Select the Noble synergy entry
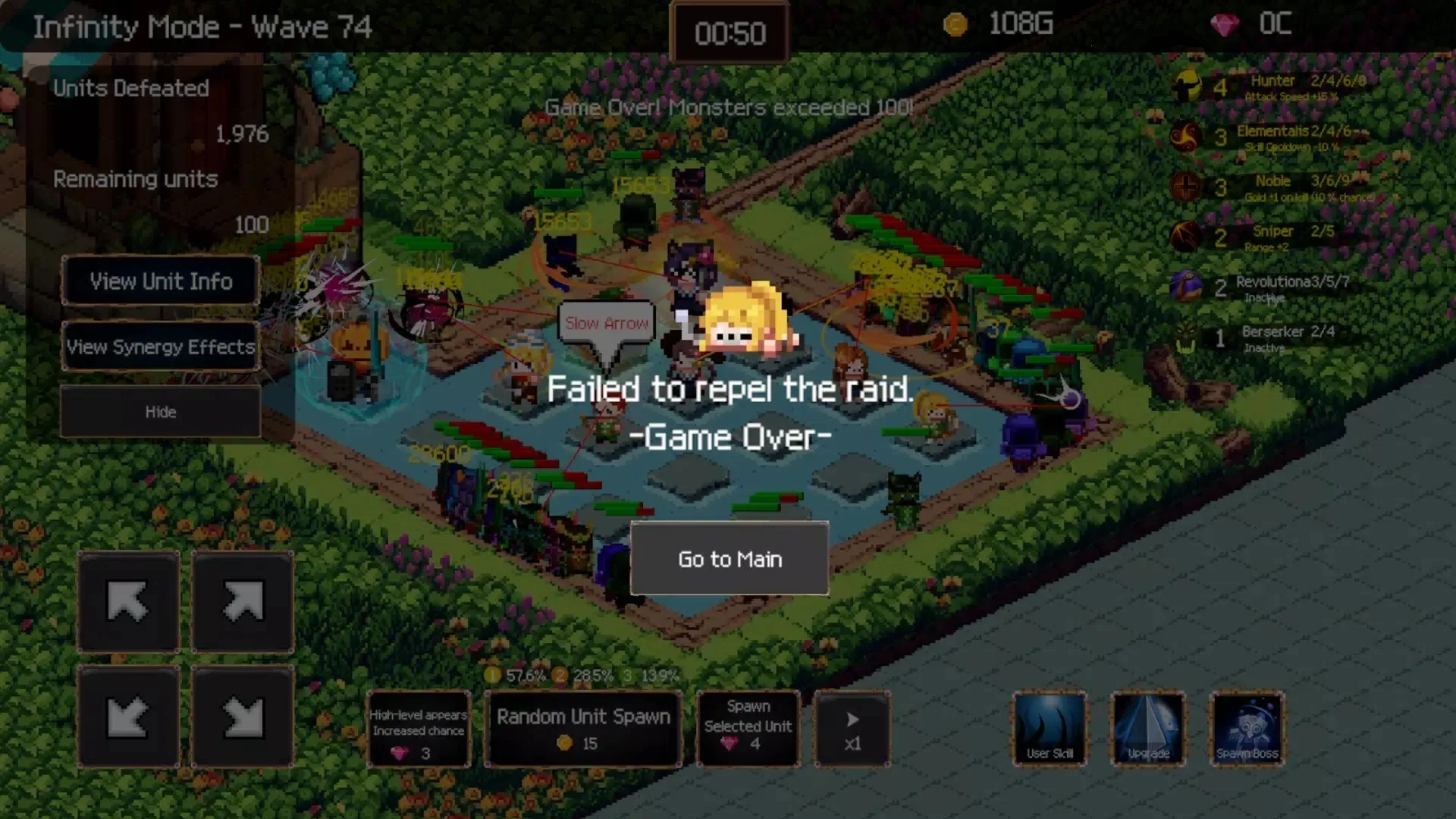This screenshot has height=819, width=1456. pyautogui.click(x=1272, y=187)
